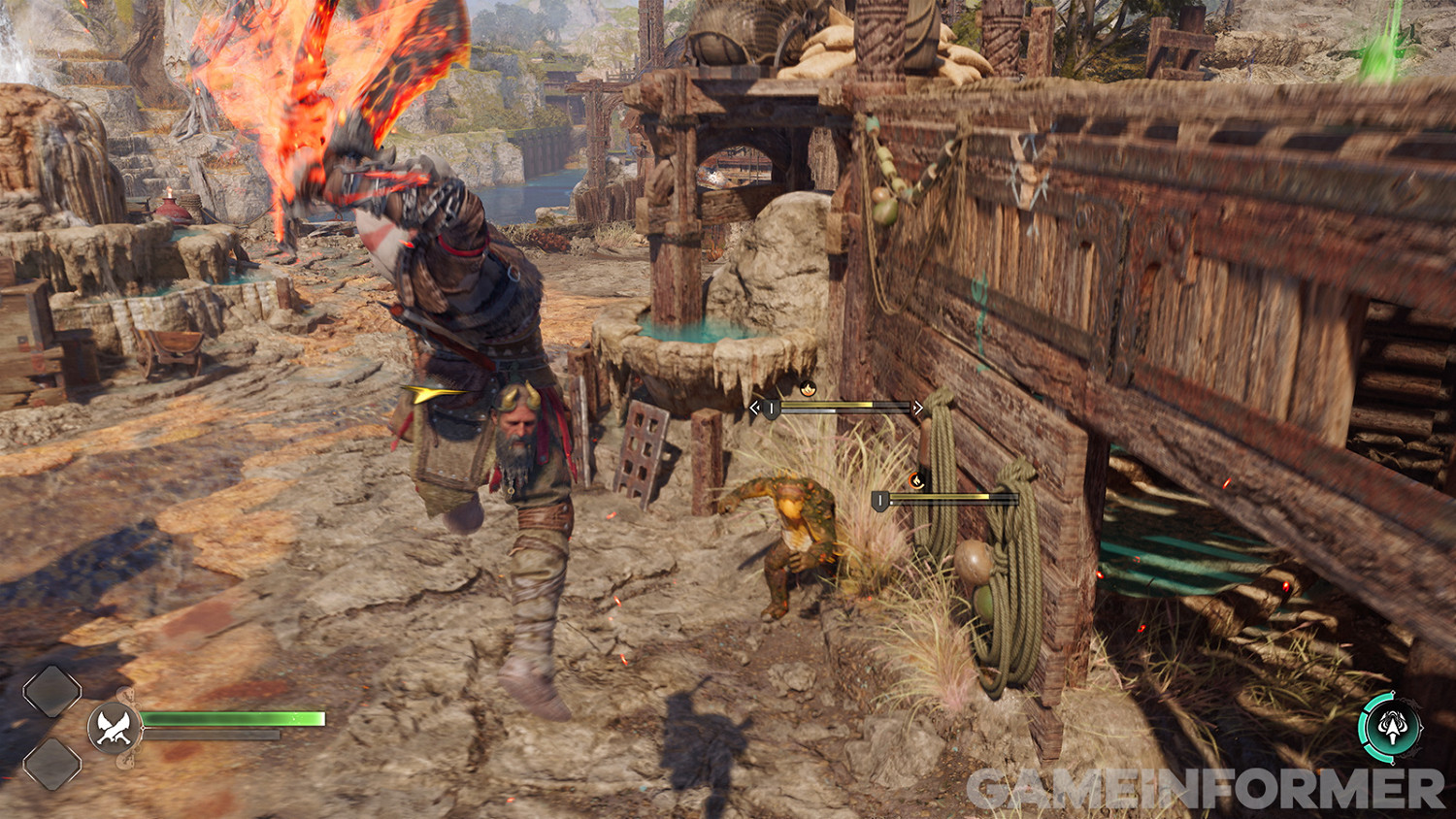This screenshot has height=819, width=1456.
Task: Click the burn status icon above the enemy bar
Action: click(808, 390)
